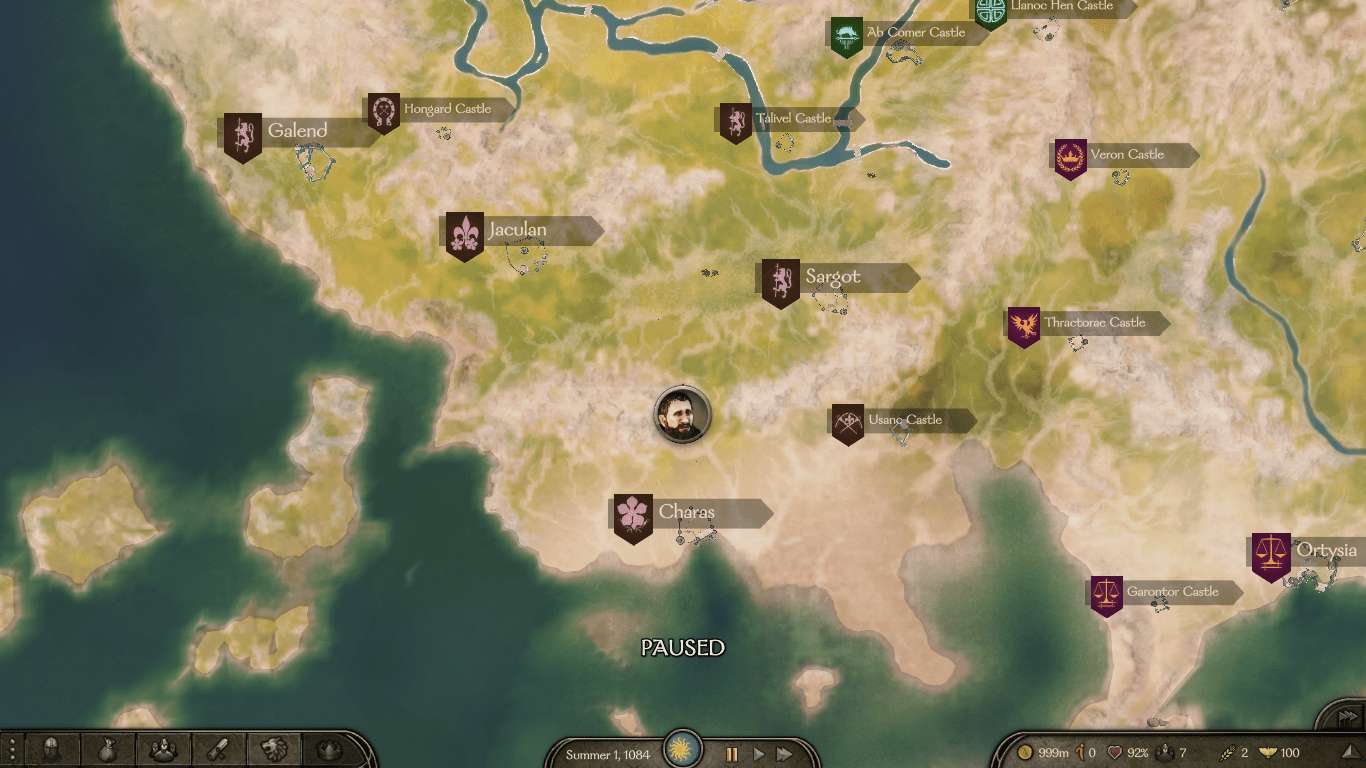Image resolution: width=1366 pixels, height=768 pixels.
Task: Open the three-dot options menu
Action: point(12,750)
